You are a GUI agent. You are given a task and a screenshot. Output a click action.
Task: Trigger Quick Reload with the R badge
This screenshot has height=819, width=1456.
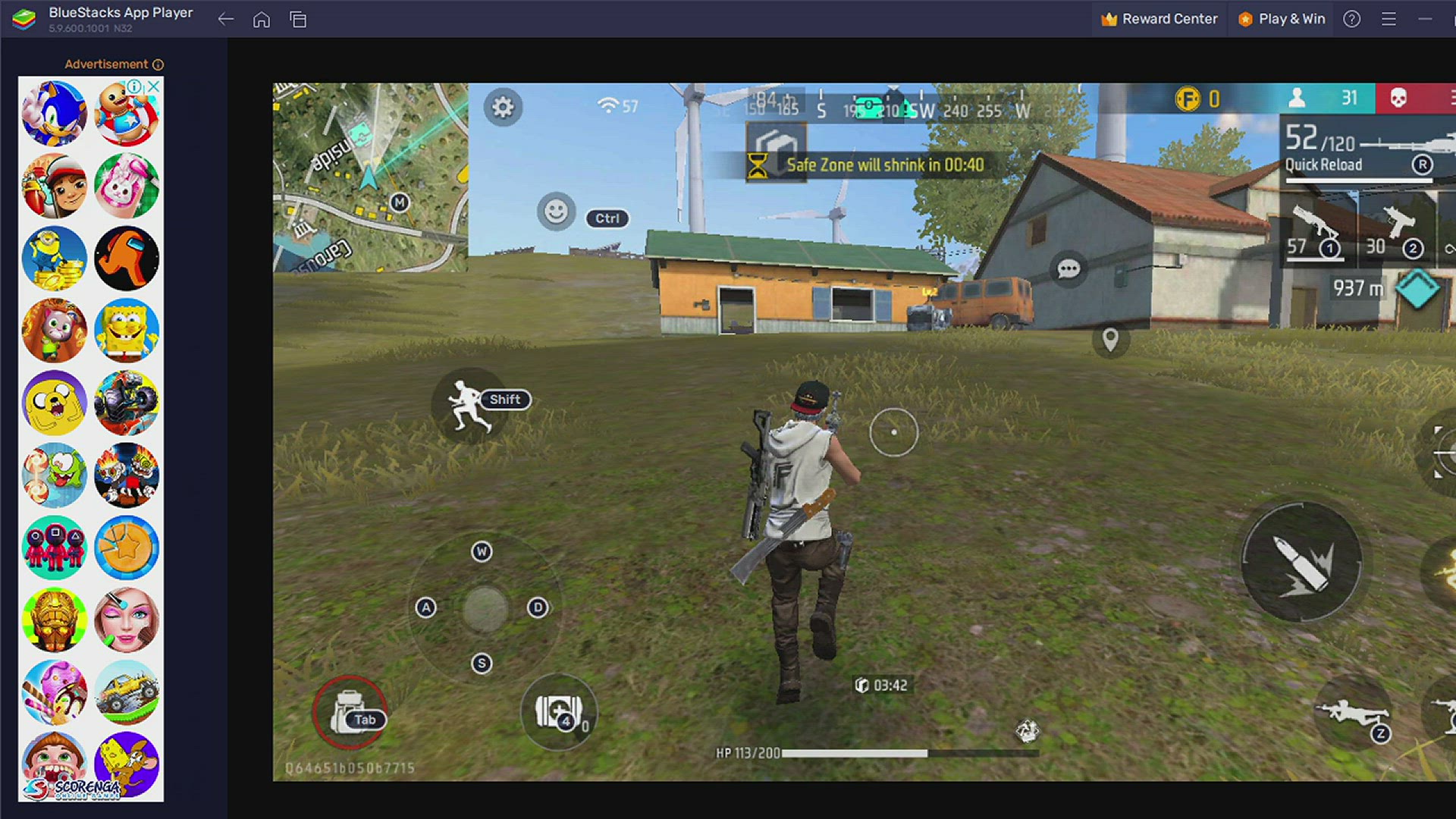1423,165
